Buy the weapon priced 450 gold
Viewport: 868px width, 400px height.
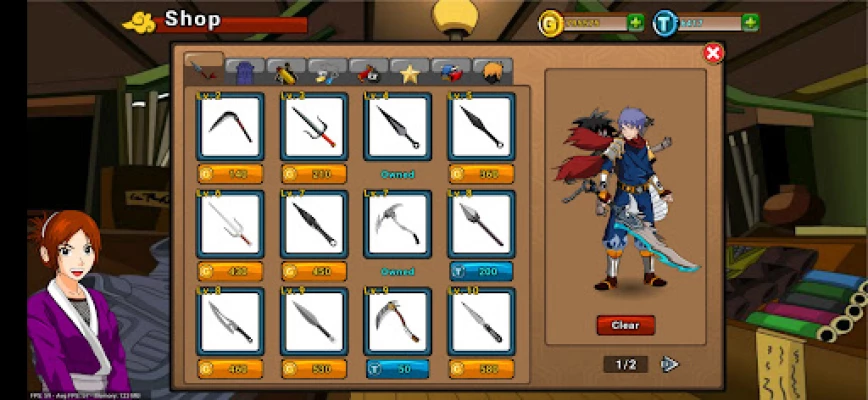(x=314, y=271)
